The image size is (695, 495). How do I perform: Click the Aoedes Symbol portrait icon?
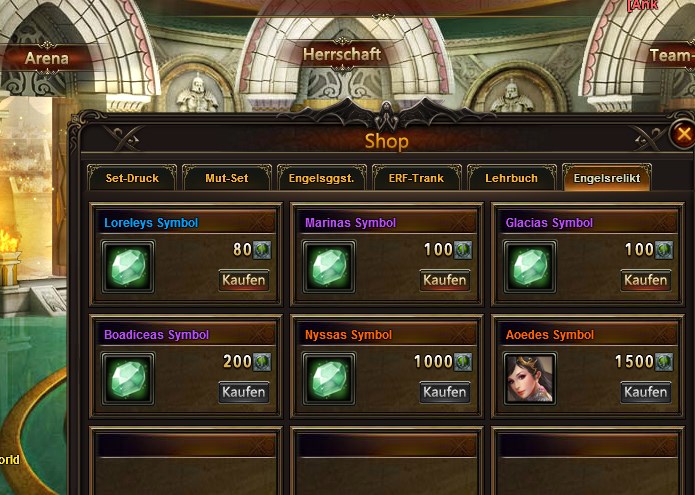tap(530, 379)
